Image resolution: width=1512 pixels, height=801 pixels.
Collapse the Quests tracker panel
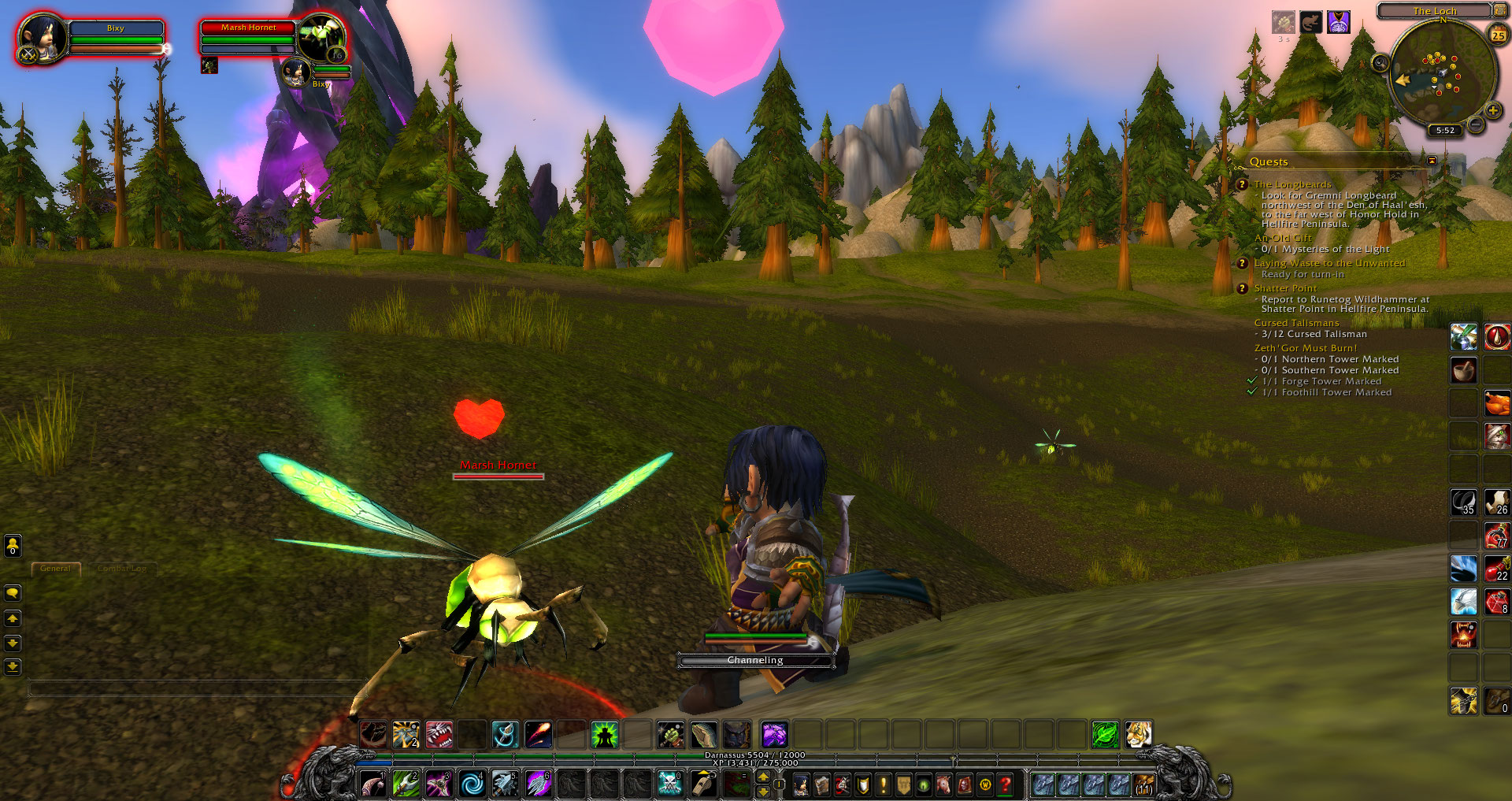tap(1432, 161)
